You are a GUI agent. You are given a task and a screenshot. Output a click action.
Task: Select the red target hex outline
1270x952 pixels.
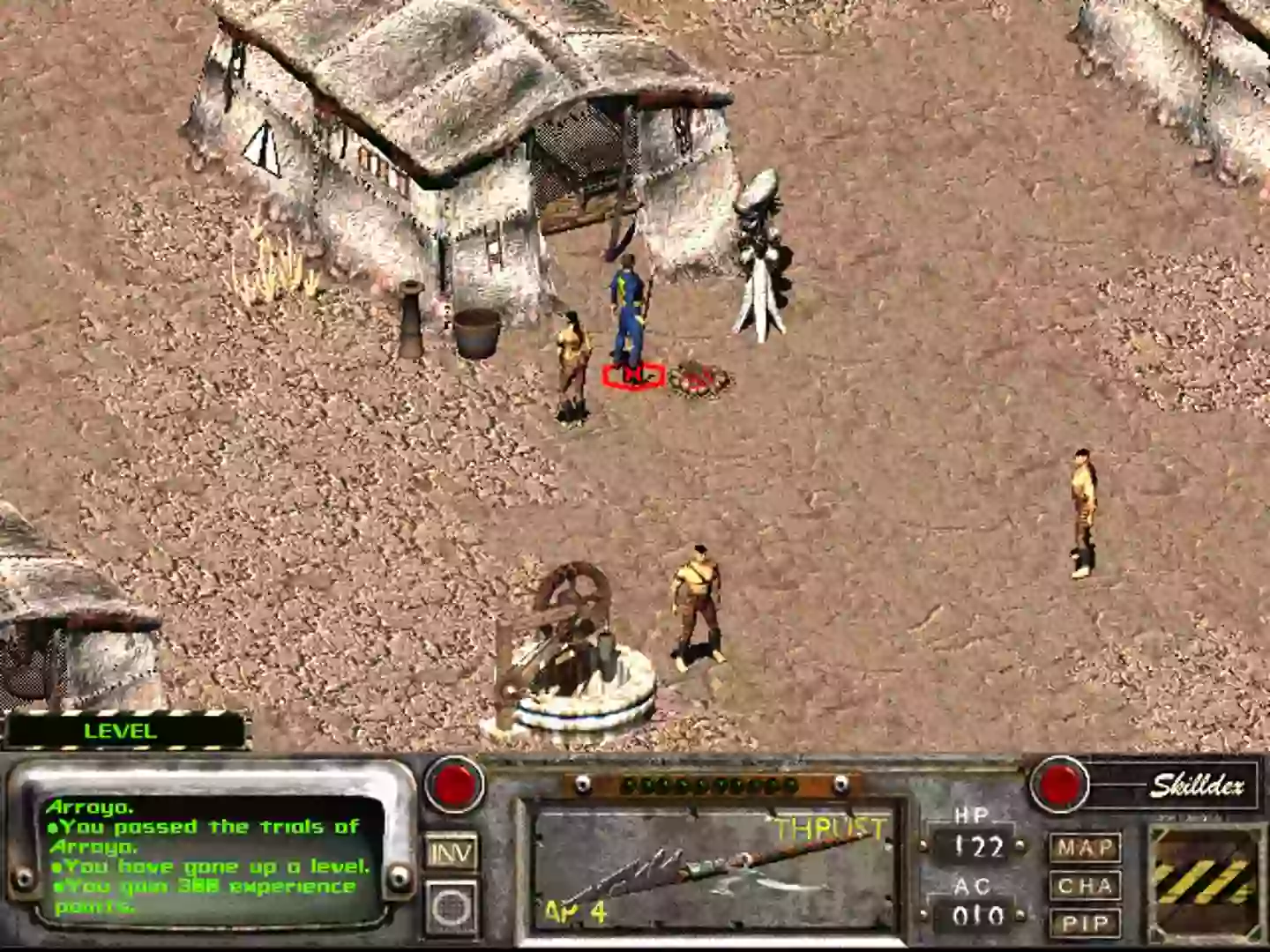(x=631, y=376)
